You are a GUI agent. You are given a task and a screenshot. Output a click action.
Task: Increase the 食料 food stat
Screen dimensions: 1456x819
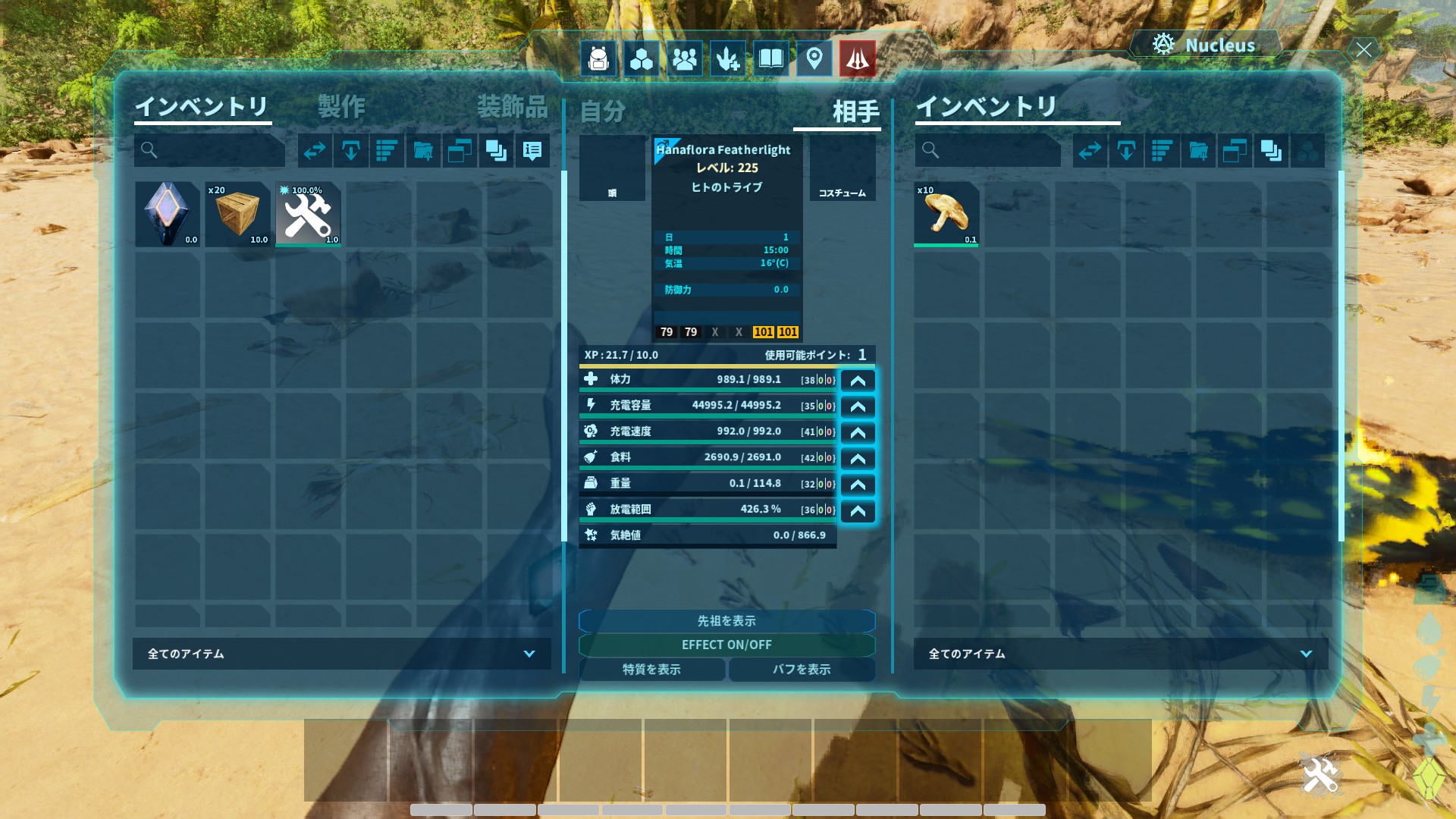tap(858, 459)
